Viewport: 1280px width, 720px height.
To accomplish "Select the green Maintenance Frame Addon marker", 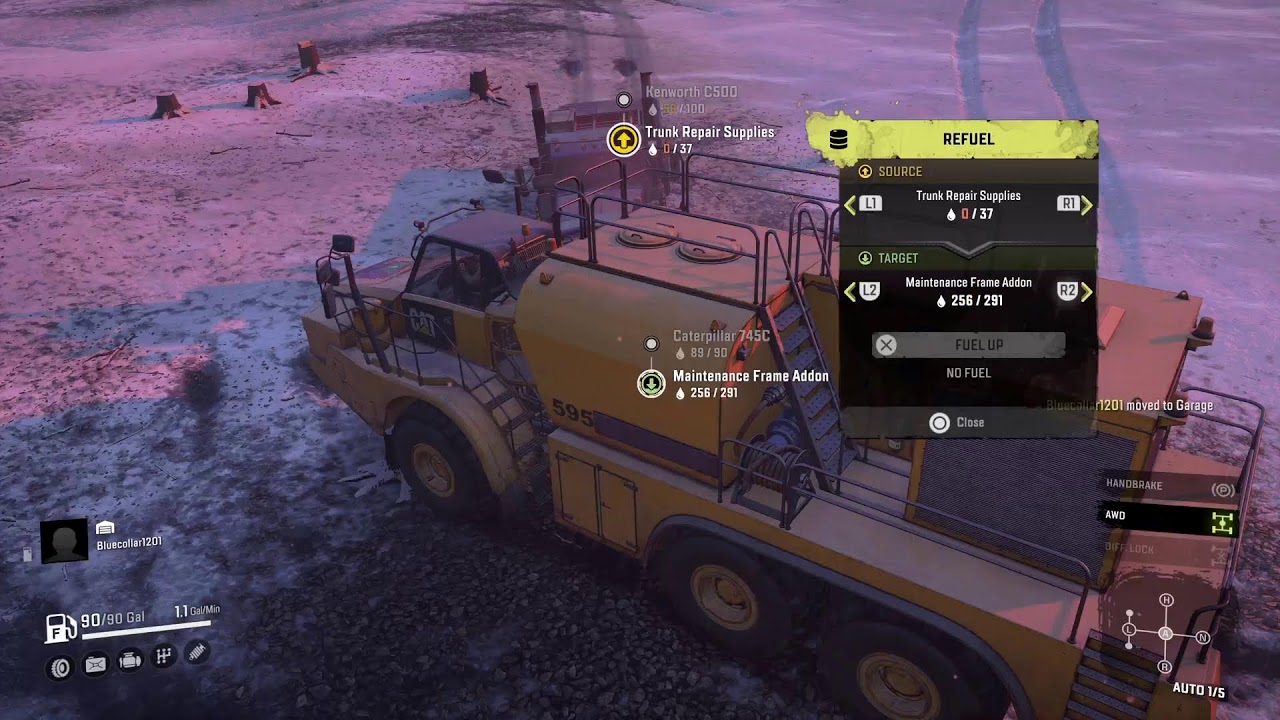I will [x=651, y=383].
